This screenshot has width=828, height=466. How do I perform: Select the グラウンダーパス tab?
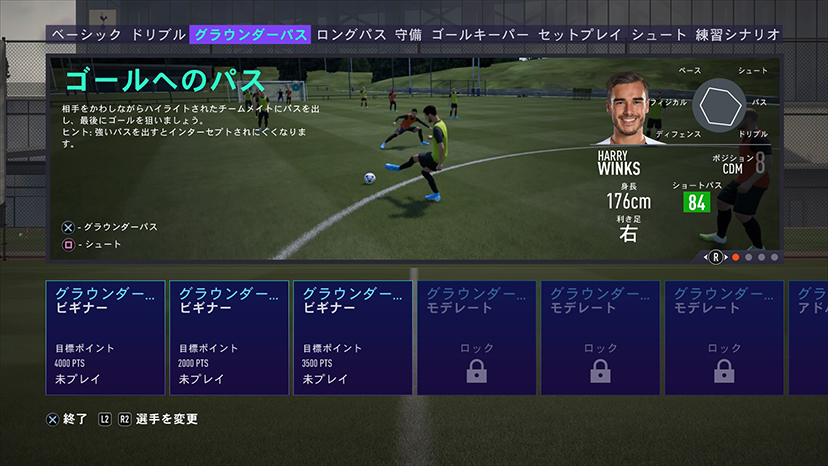(250, 34)
